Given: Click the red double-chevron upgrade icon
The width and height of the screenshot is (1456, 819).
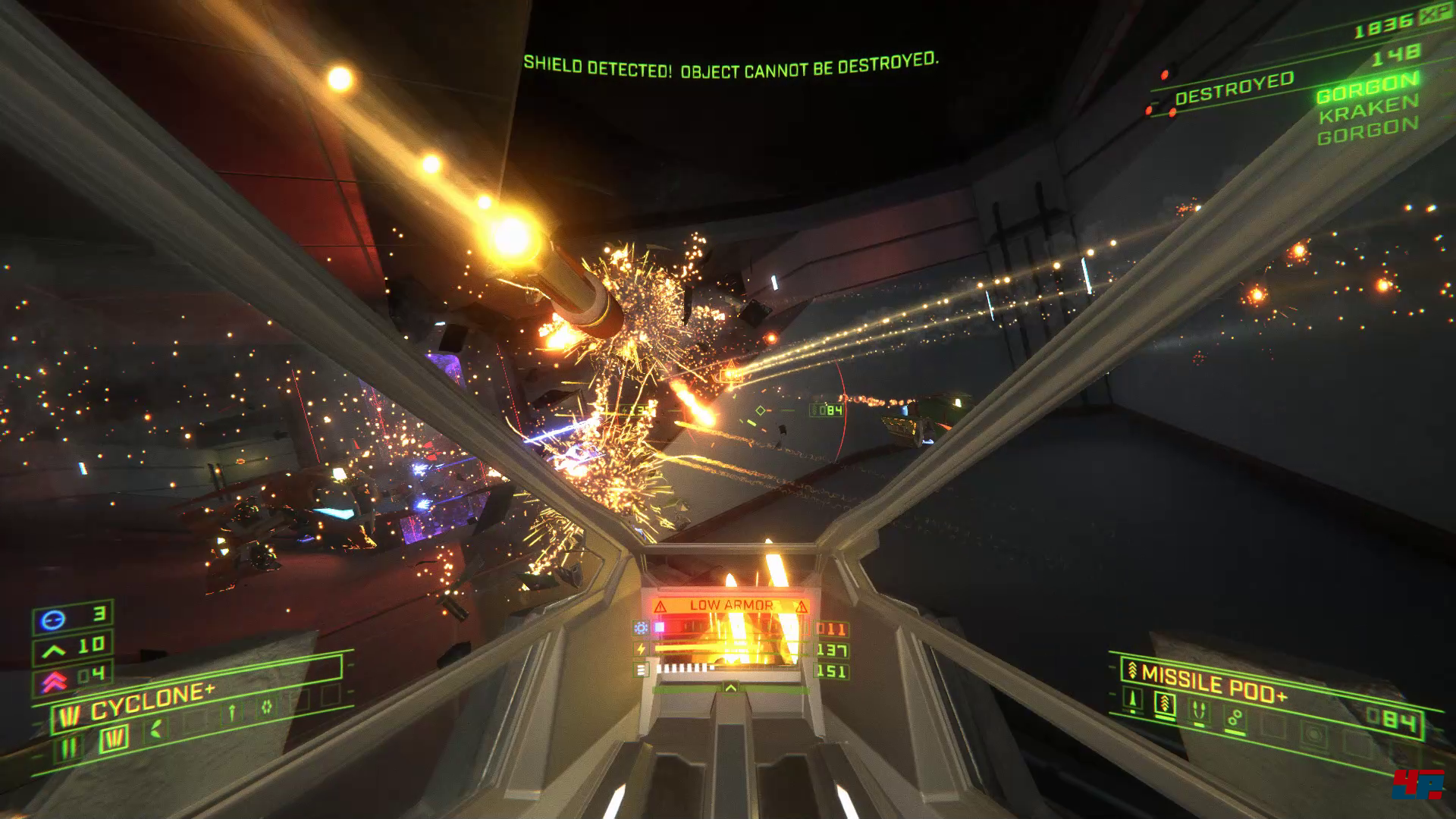Looking at the screenshot, I should pyautogui.click(x=53, y=681).
